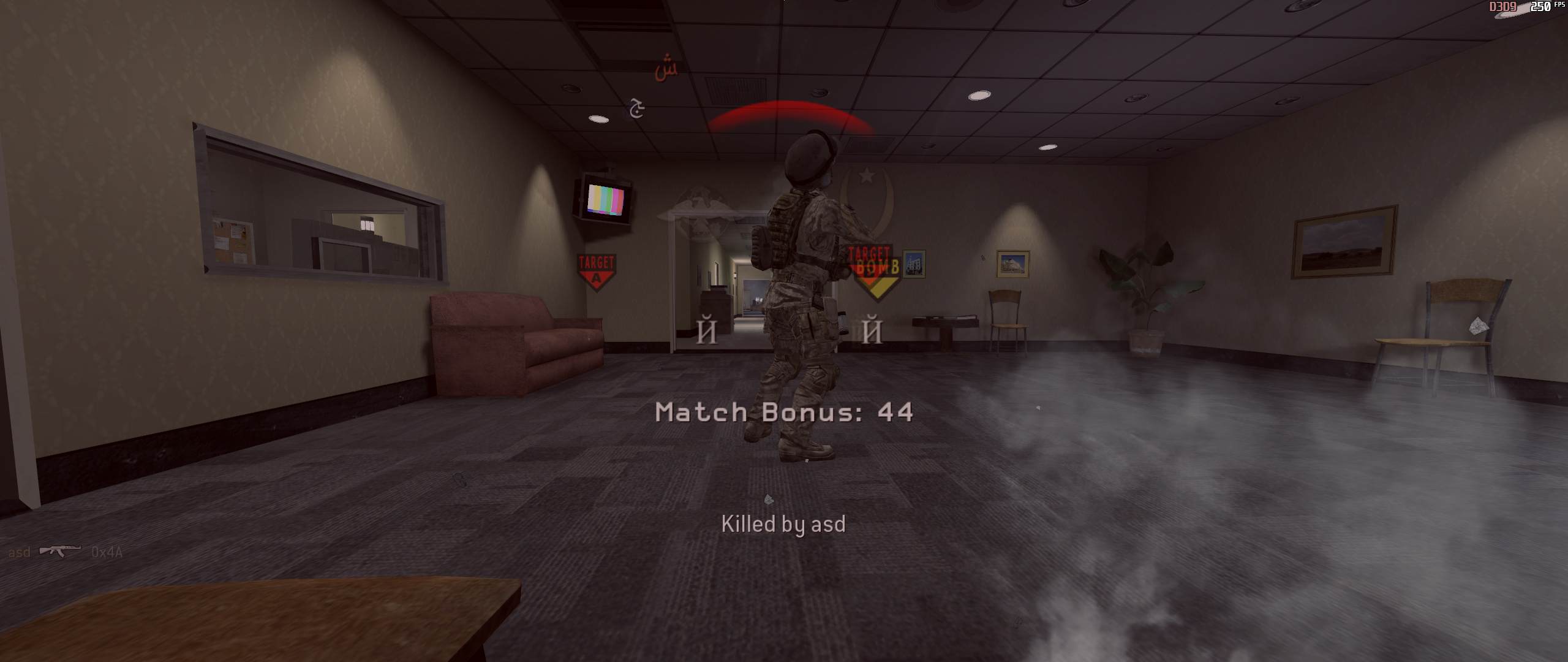Click the ش player marker near the ceiling
1568x662 pixels.
pyautogui.click(x=667, y=69)
